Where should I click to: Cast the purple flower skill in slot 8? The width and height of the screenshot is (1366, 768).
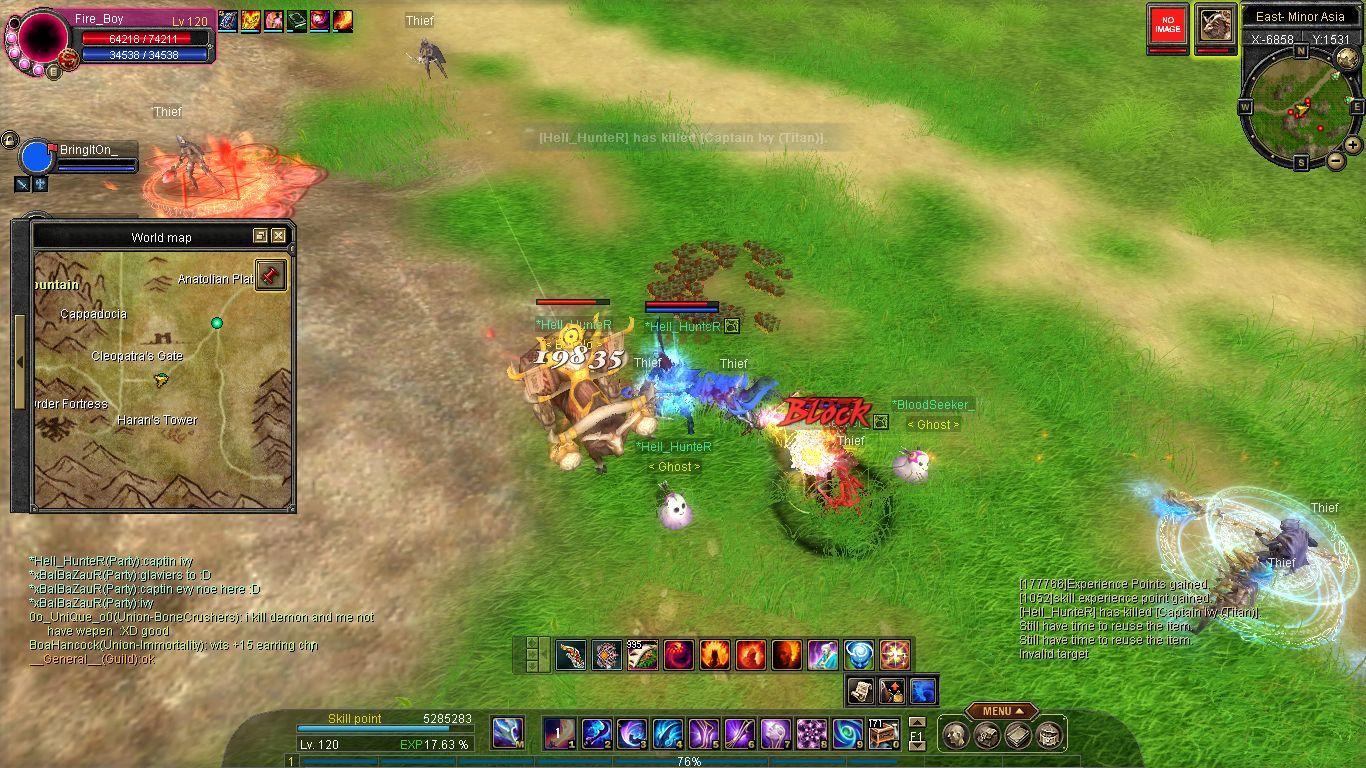point(811,734)
